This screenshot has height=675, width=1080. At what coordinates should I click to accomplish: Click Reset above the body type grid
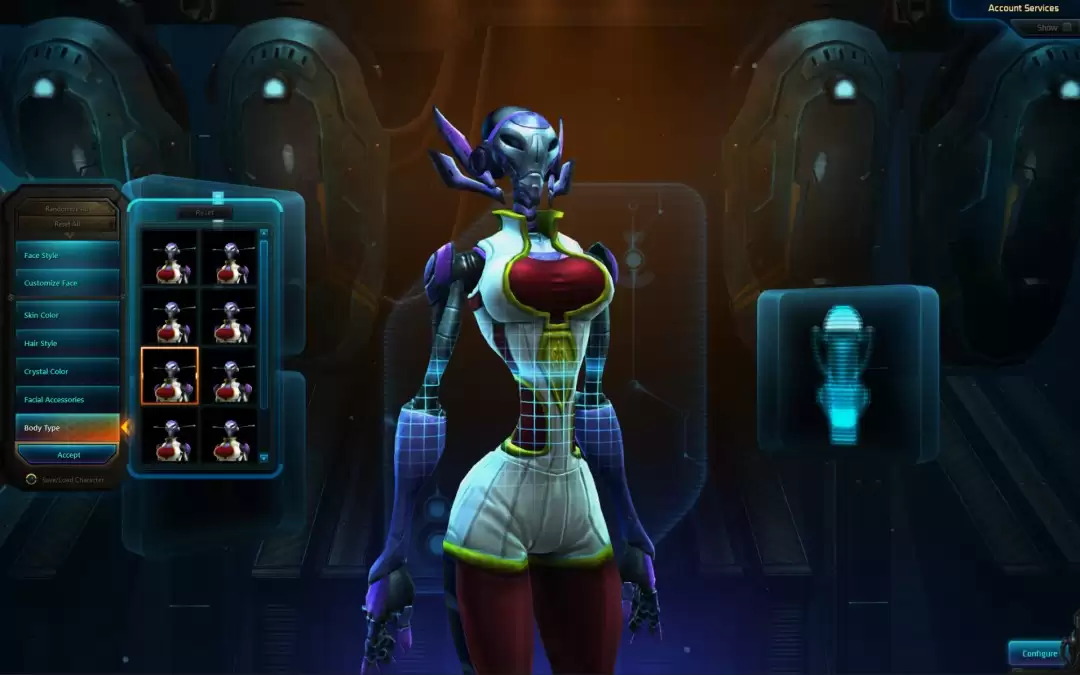[x=205, y=213]
